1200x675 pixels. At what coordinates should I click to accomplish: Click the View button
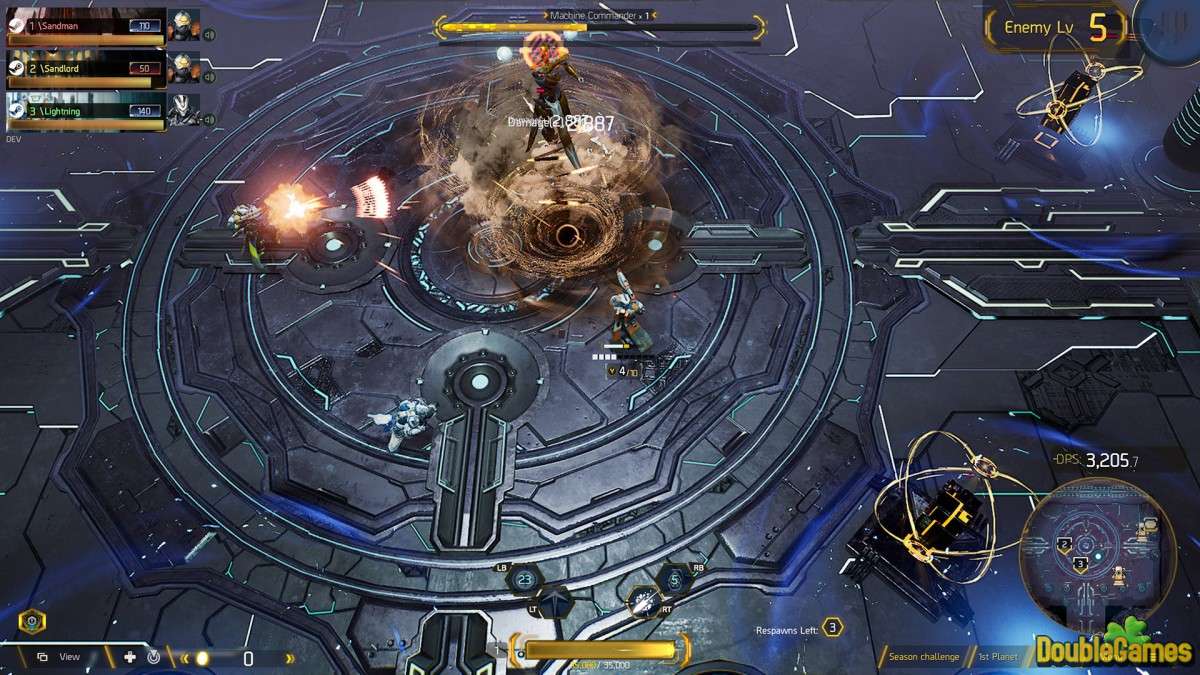pos(59,657)
